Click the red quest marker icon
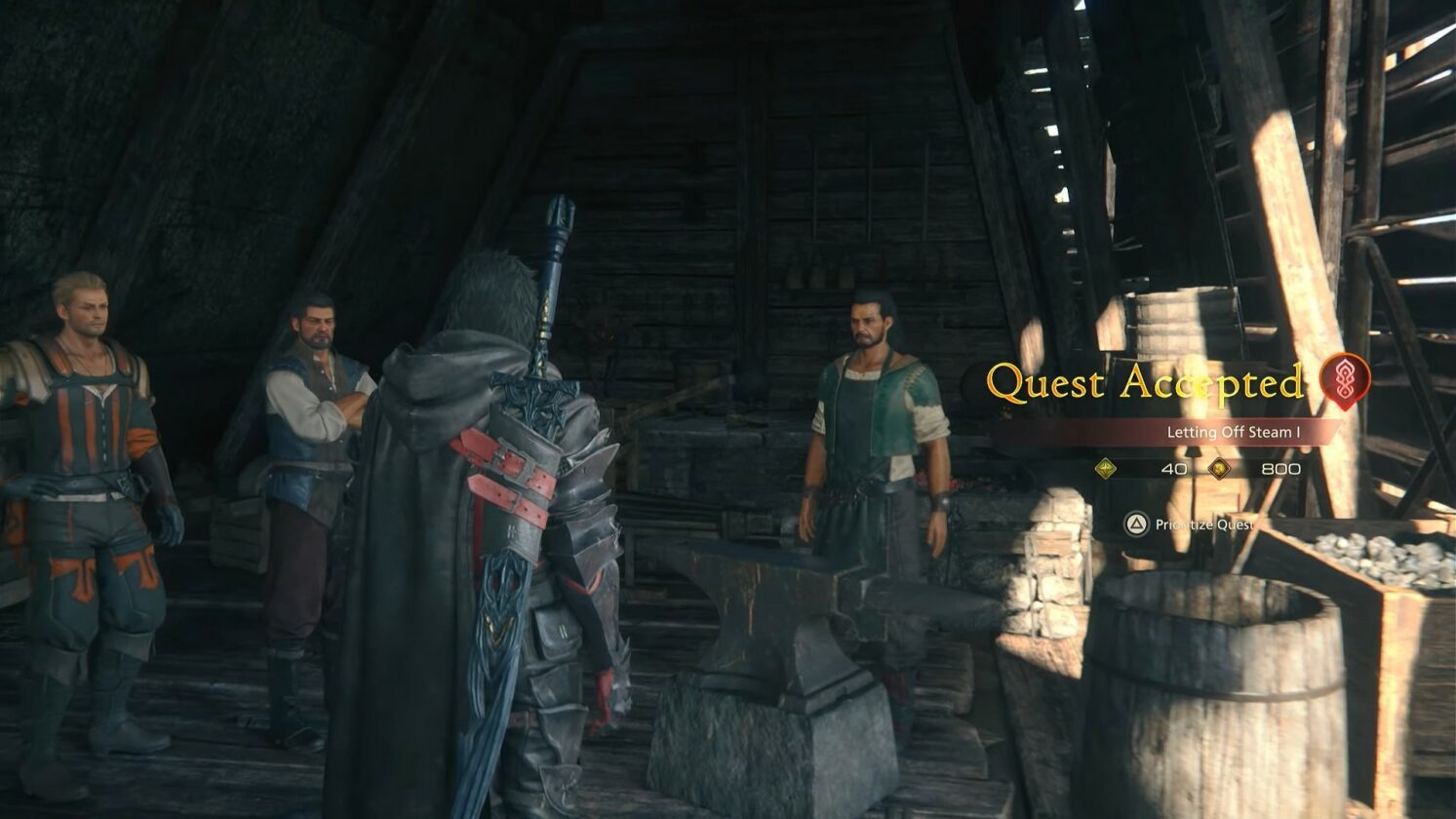The width and height of the screenshot is (1456, 819). pos(1345,380)
